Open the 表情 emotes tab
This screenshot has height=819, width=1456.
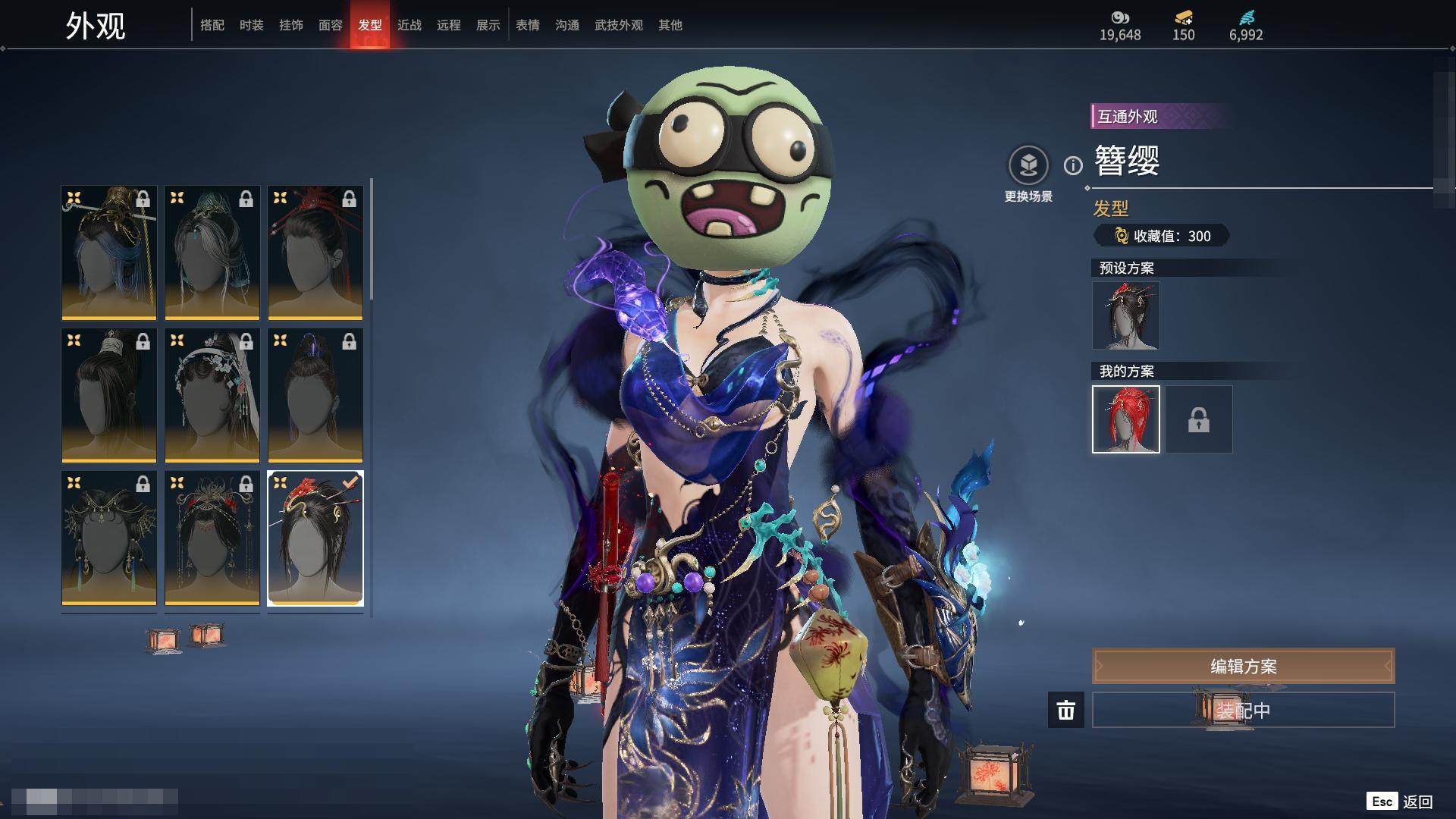(x=528, y=25)
